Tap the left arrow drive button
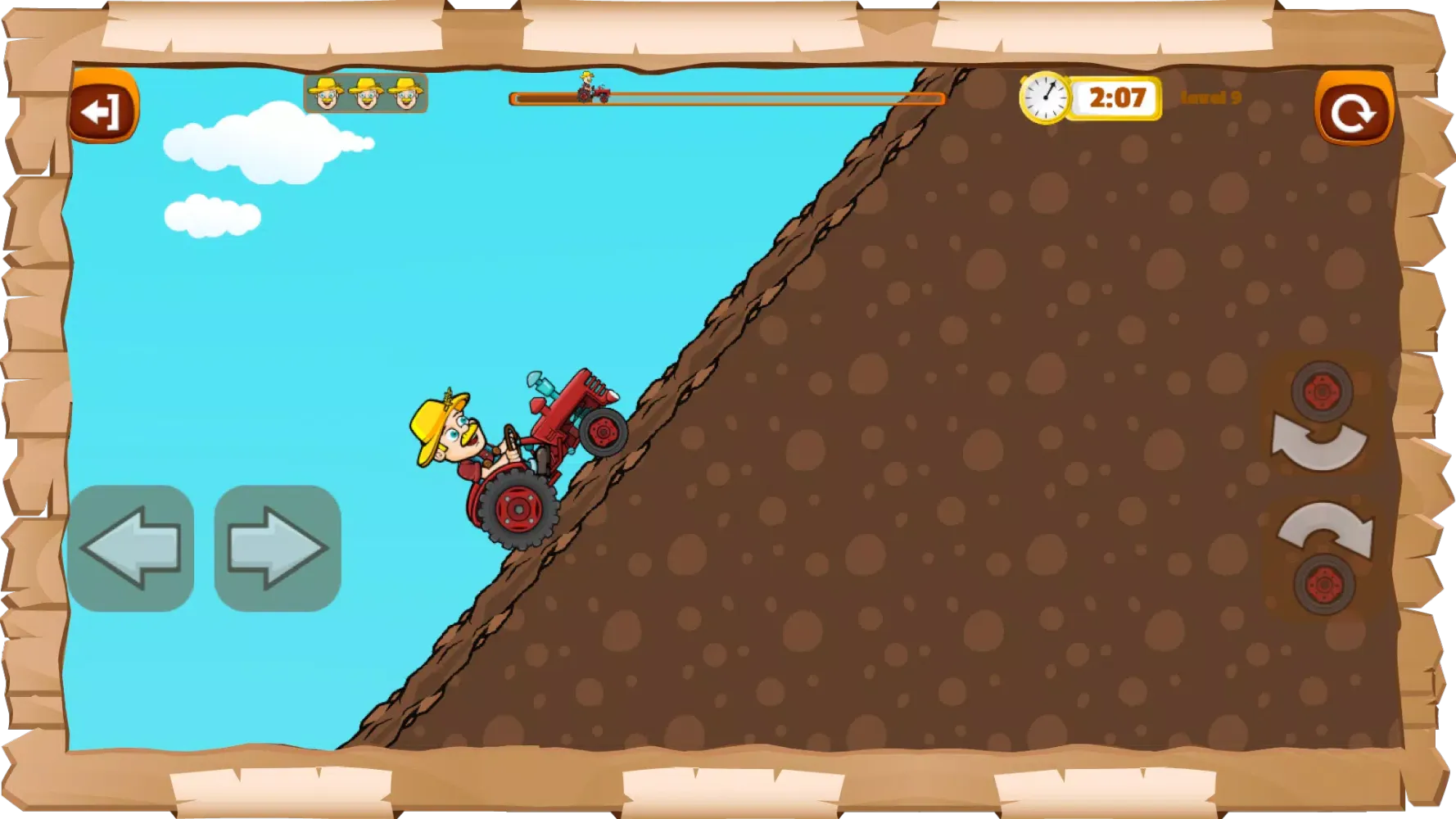Screen dimensions: 1456x819 click(x=131, y=548)
